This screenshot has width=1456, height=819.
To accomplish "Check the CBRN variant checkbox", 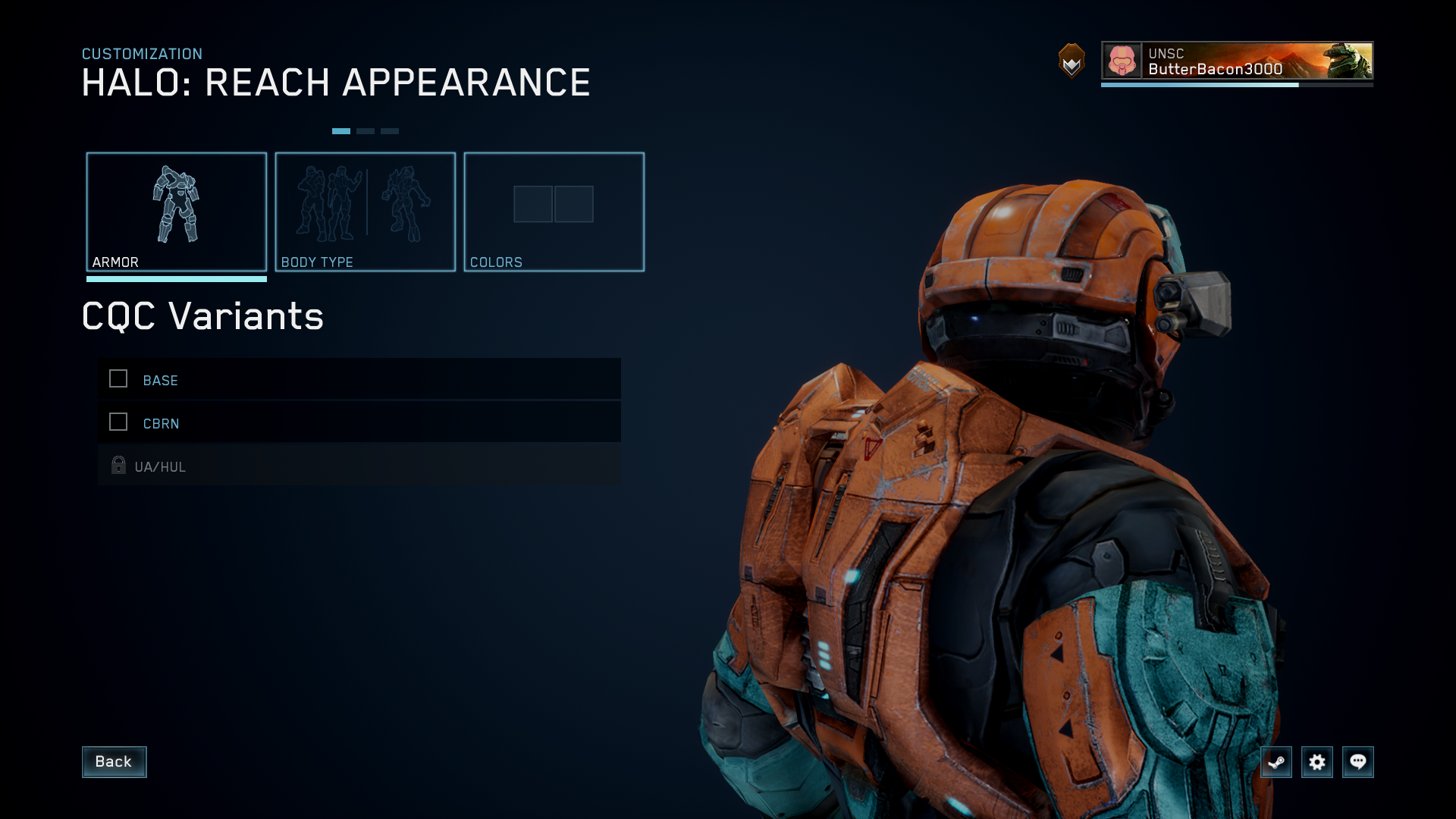I will (x=118, y=422).
